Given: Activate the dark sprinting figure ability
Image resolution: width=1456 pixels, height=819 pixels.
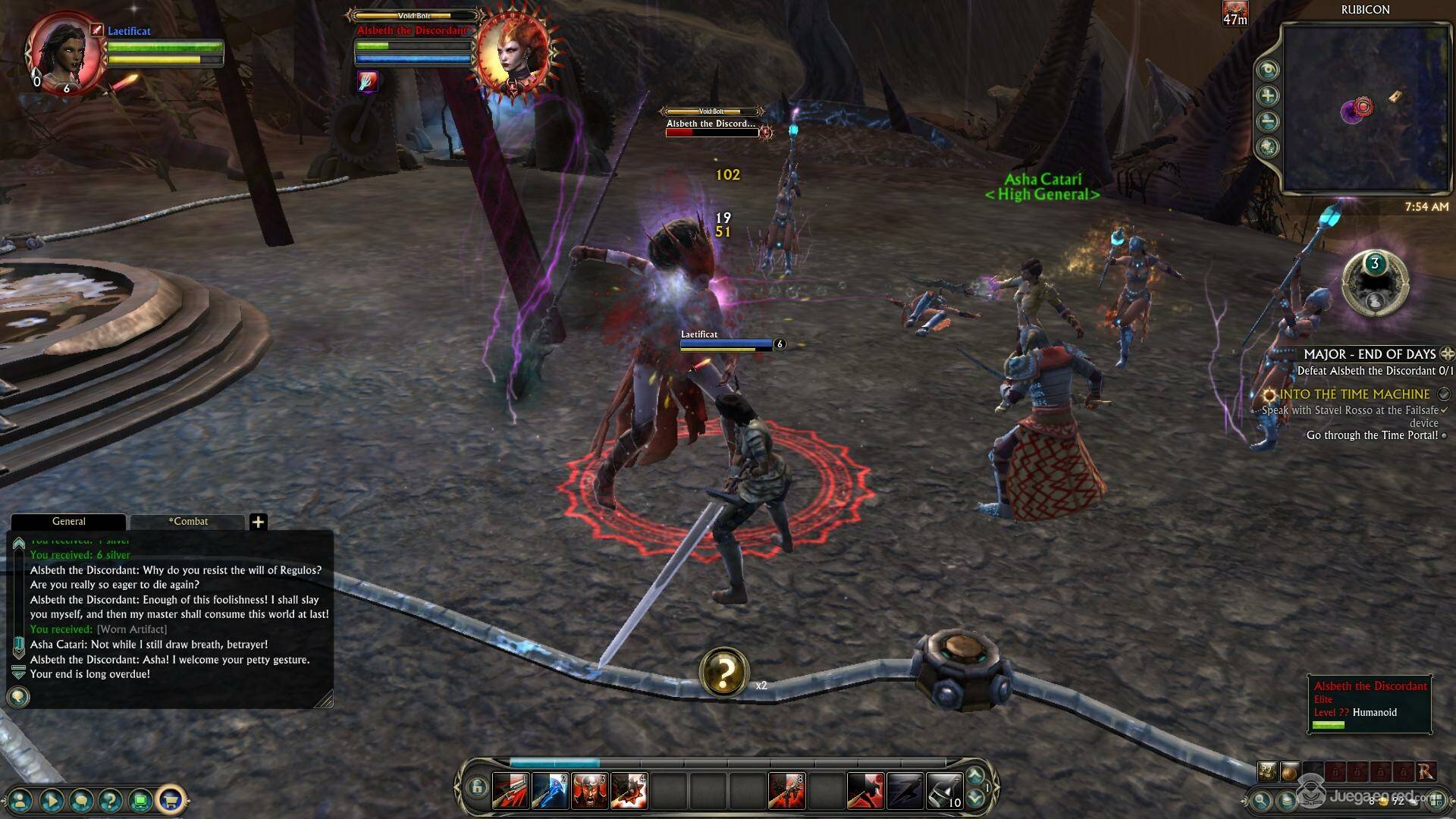Looking at the screenshot, I should (905, 790).
